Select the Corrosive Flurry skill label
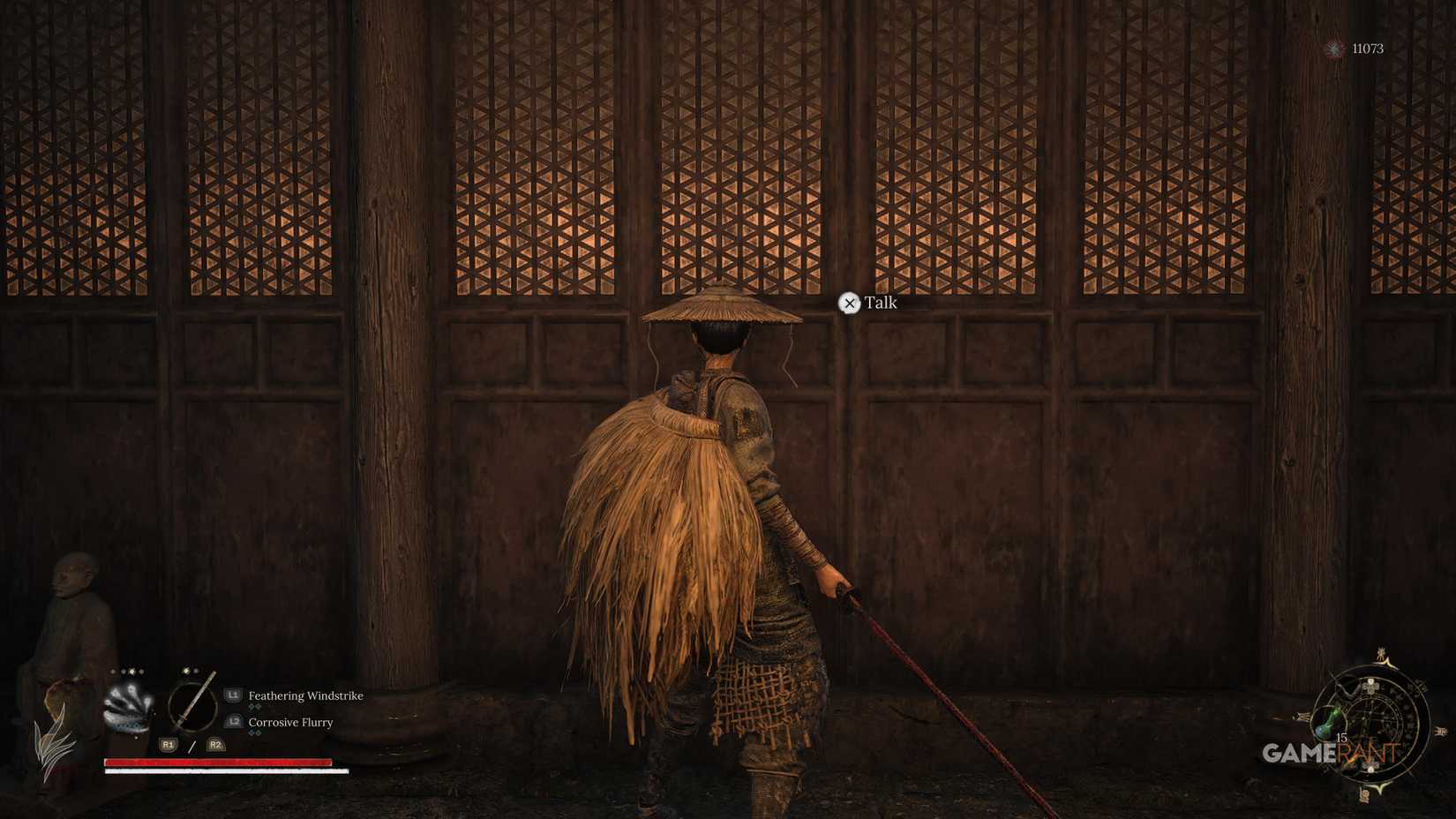1456x819 pixels. coord(290,723)
